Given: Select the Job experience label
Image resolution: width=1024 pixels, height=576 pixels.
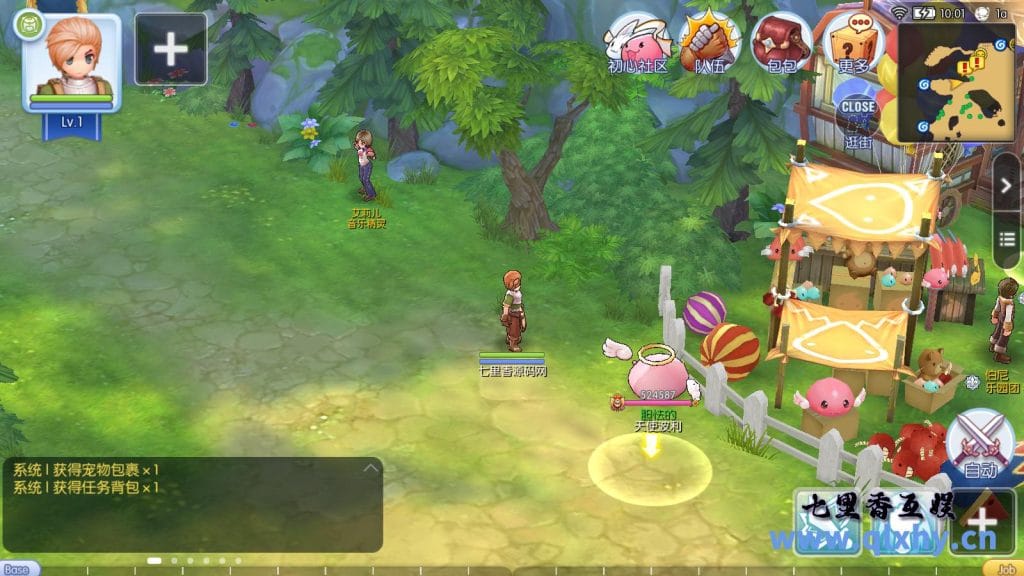Looking at the screenshot, I should tap(1006, 569).
